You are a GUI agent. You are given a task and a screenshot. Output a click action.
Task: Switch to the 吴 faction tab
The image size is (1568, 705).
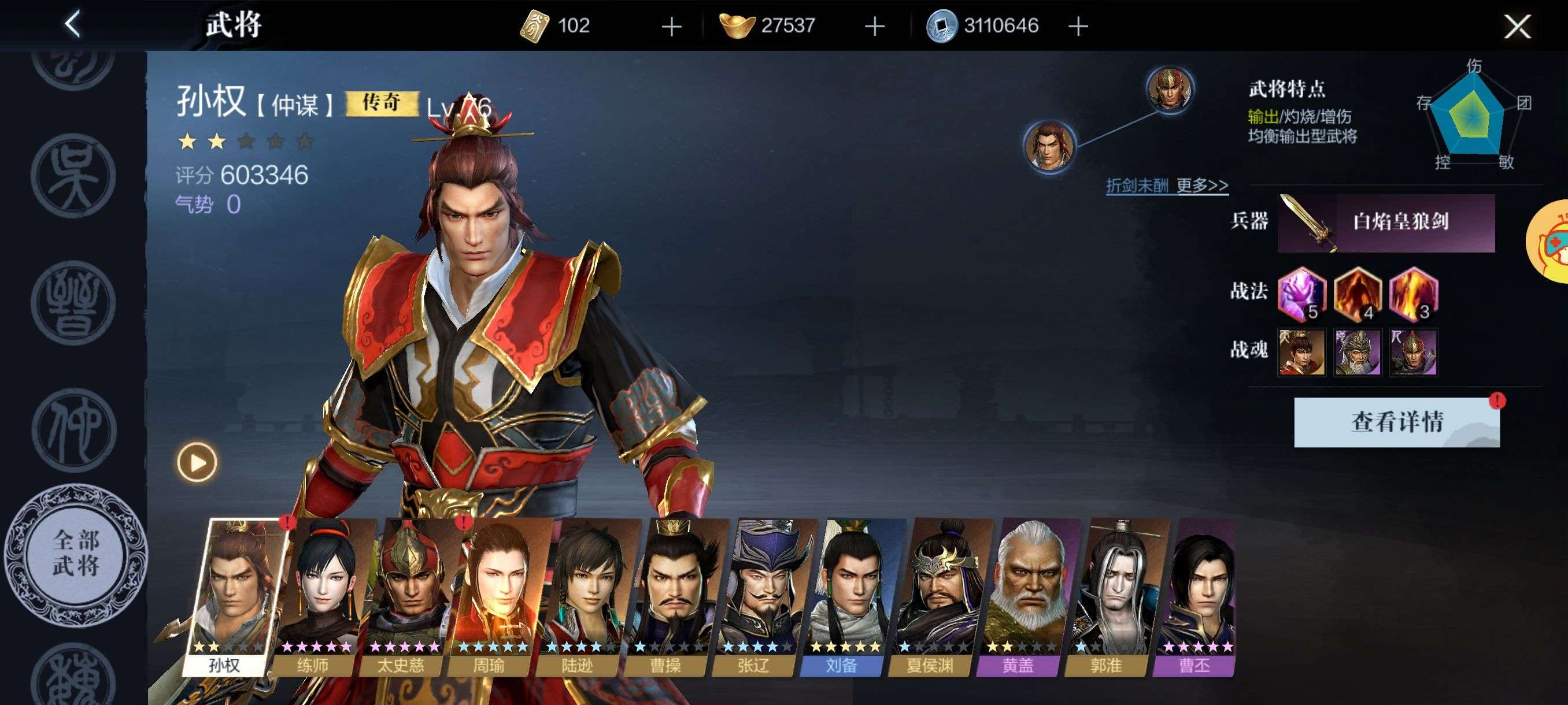pos(73,176)
